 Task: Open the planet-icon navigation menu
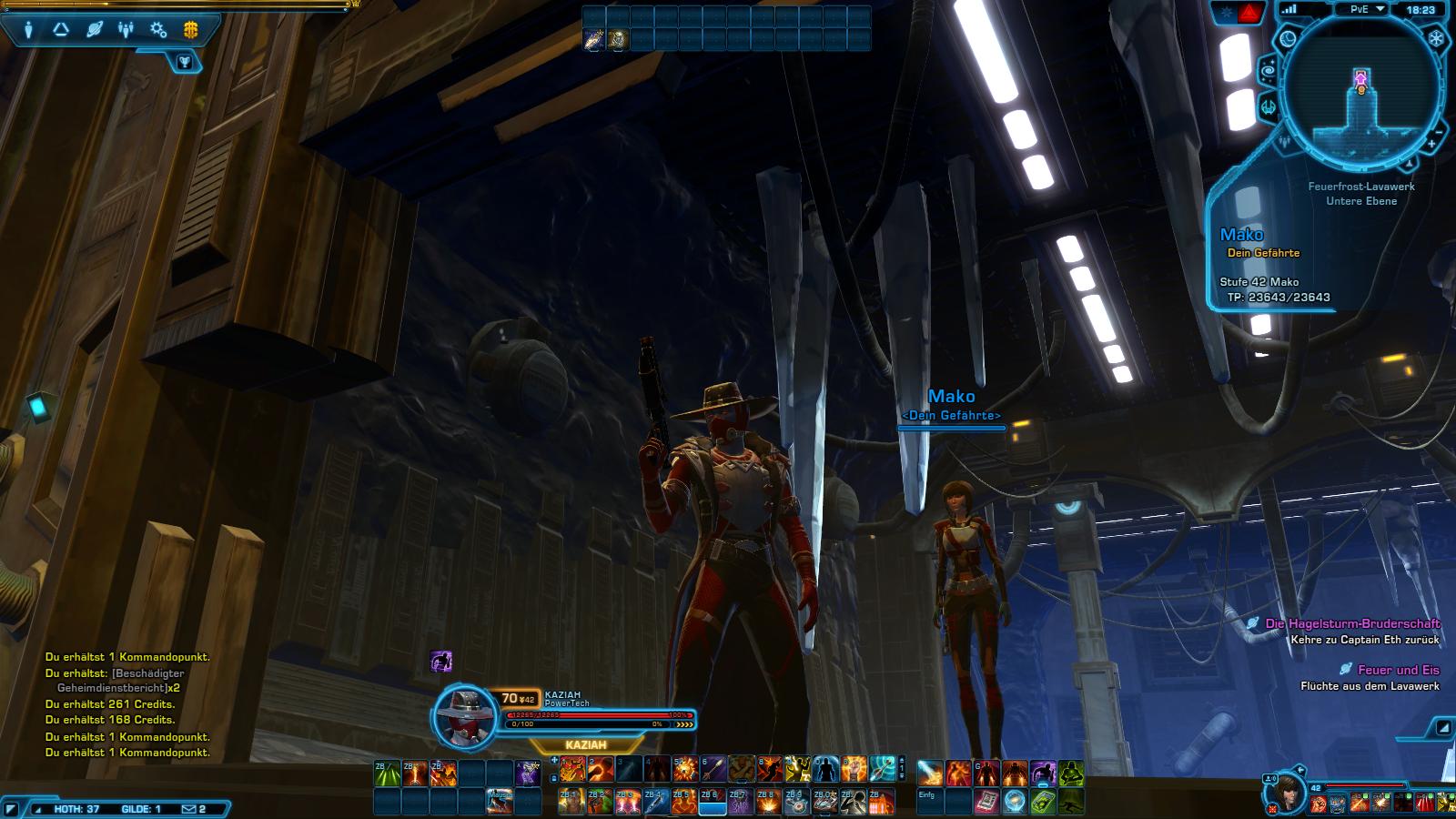pyautogui.click(x=95, y=30)
